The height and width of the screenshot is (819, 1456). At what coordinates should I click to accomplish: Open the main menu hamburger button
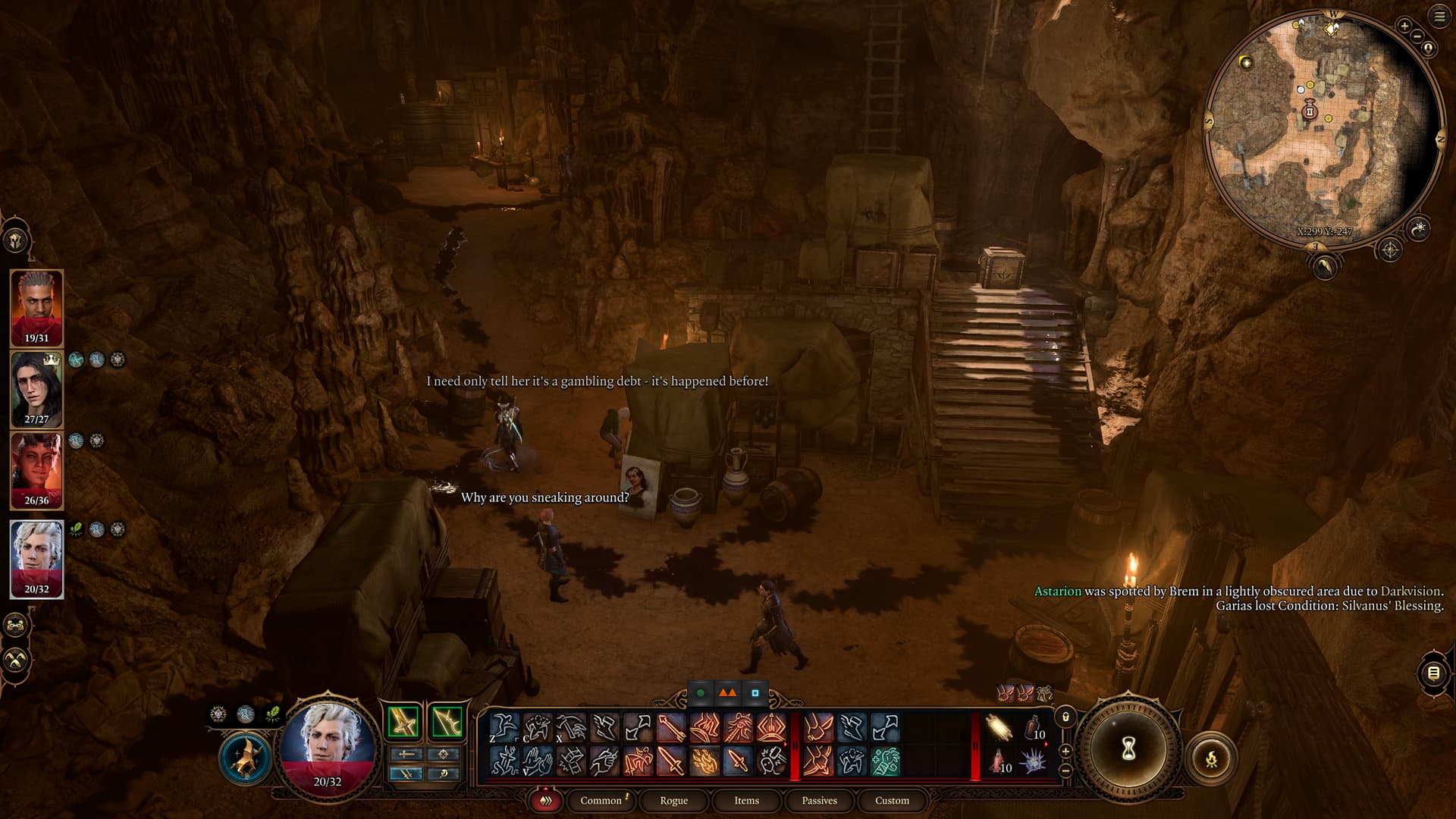1439,17
